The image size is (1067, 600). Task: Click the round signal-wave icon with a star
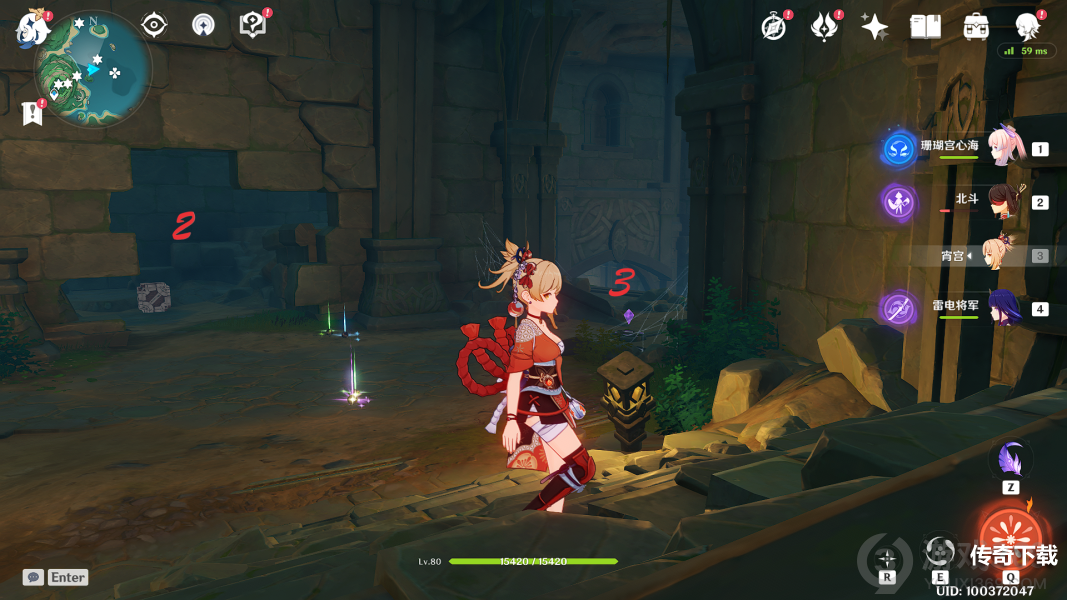point(203,25)
